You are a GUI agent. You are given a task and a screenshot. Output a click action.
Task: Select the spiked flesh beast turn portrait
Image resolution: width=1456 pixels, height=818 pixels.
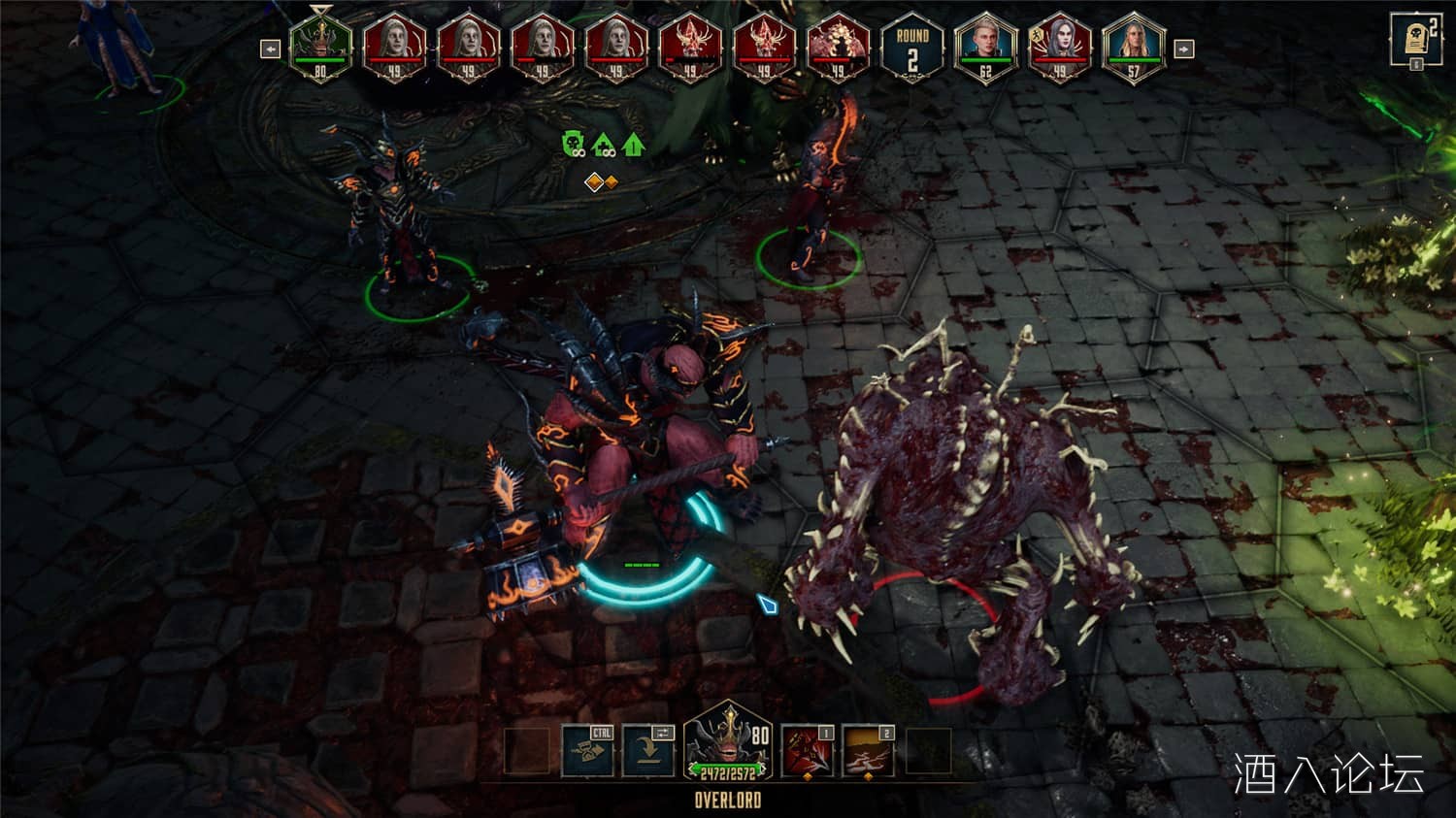coord(837,47)
